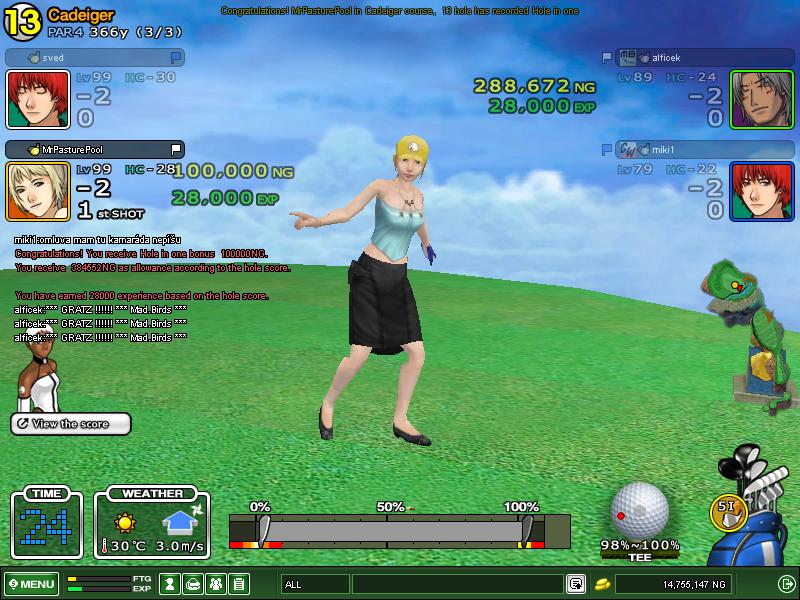Click View the score button
800x600 pixels.
click(x=71, y=424)
